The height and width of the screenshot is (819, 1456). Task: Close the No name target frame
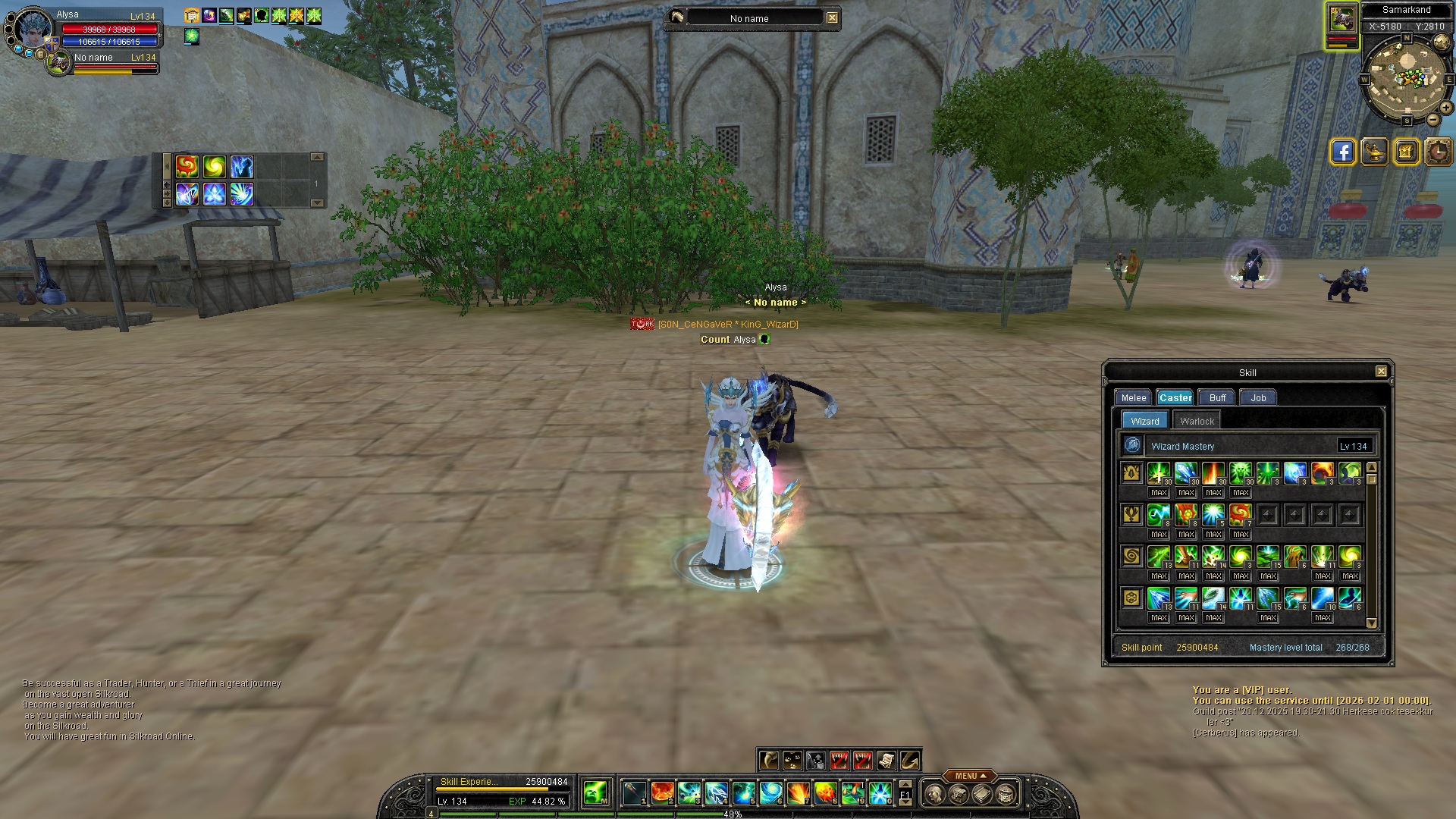click(x=832, y=18)
